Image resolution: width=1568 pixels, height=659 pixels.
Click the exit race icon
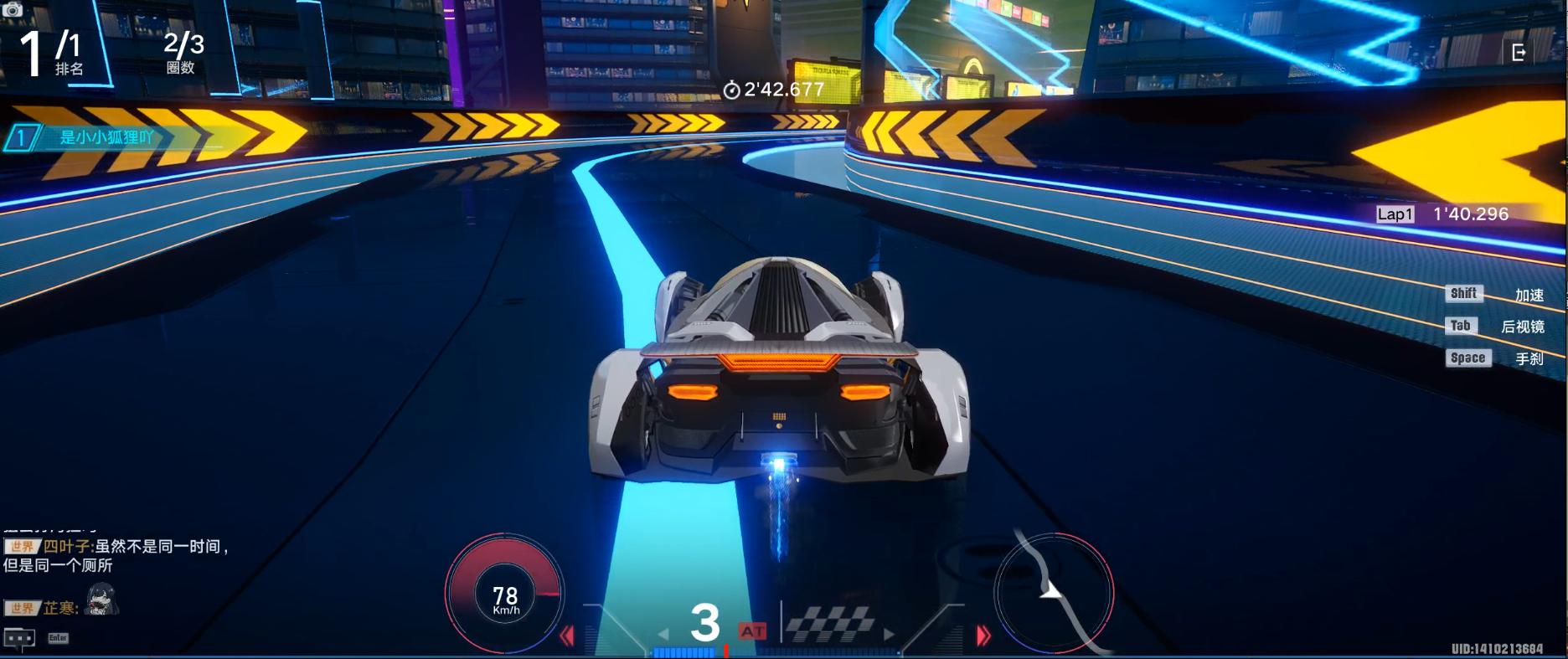click(x=1519, y=53)
